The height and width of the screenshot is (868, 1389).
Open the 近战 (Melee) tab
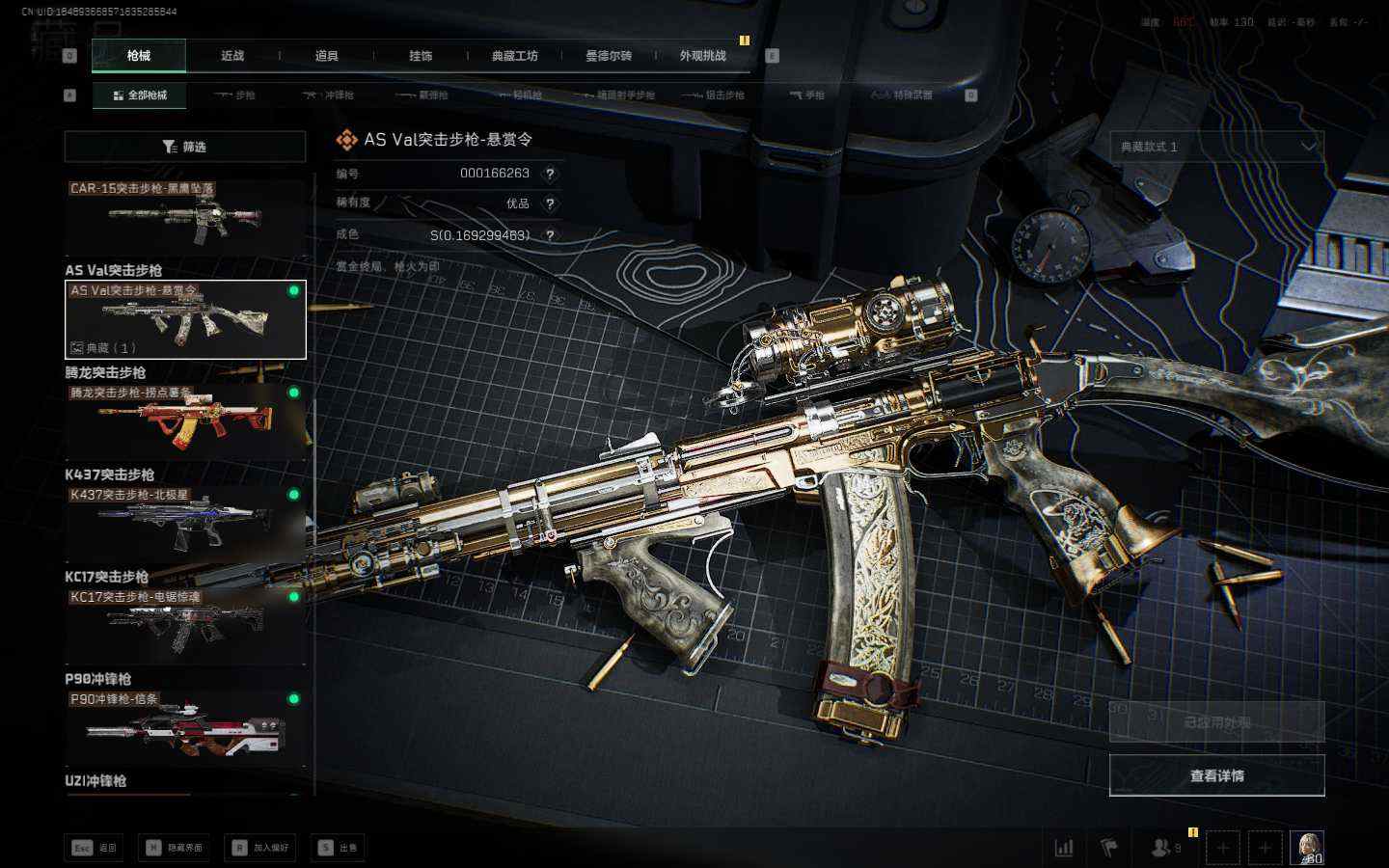pos(232,56)
